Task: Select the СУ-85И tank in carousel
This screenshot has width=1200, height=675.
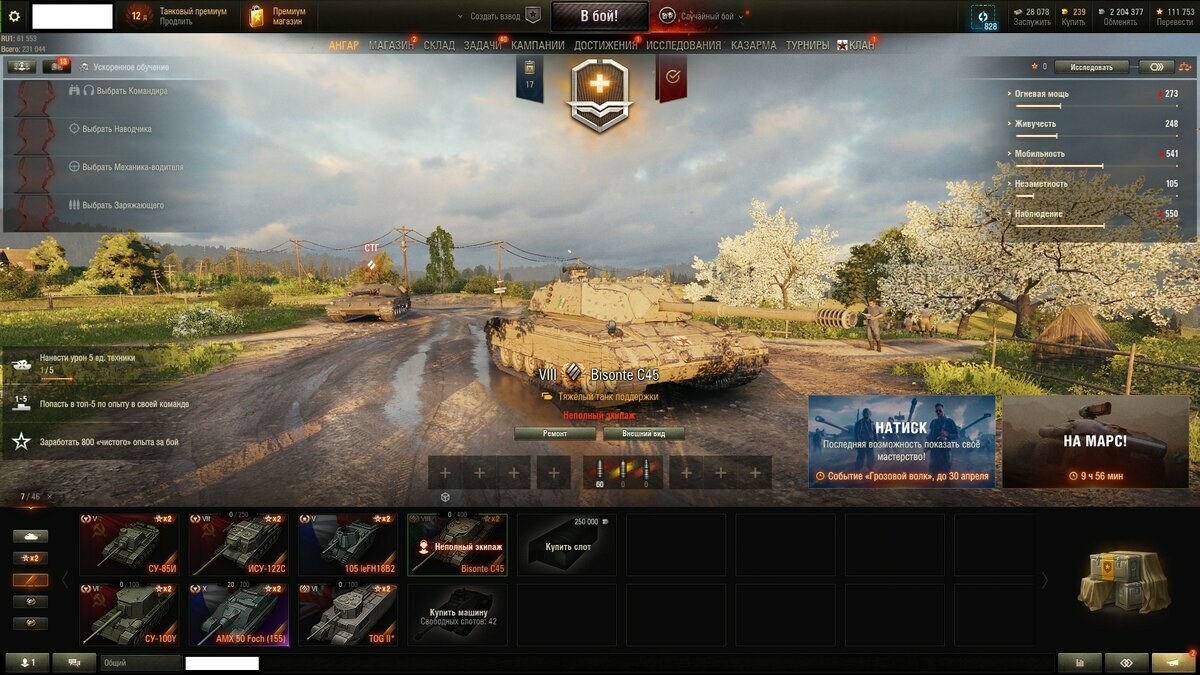Action: click(129, 544)
